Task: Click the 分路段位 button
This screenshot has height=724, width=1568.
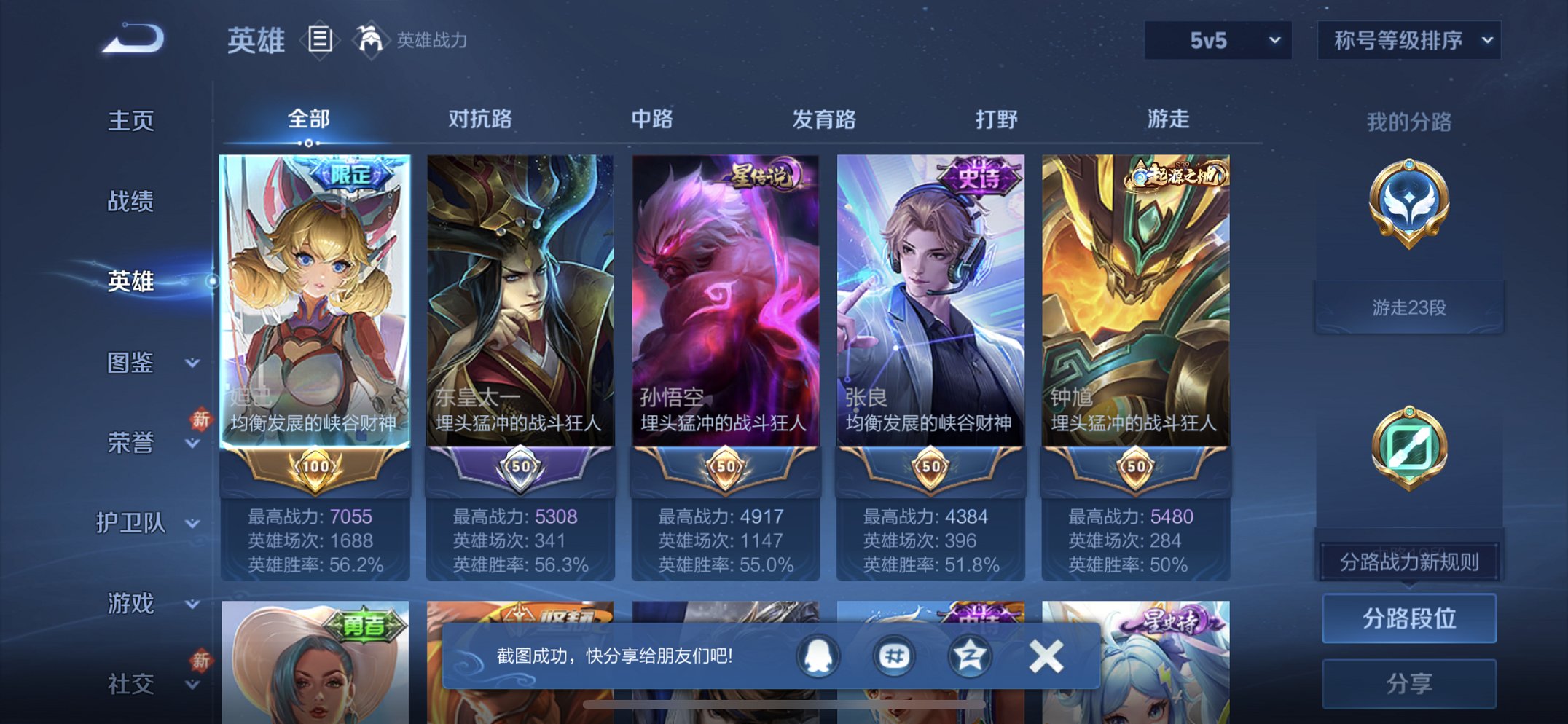Action: tap(1409, 616)
